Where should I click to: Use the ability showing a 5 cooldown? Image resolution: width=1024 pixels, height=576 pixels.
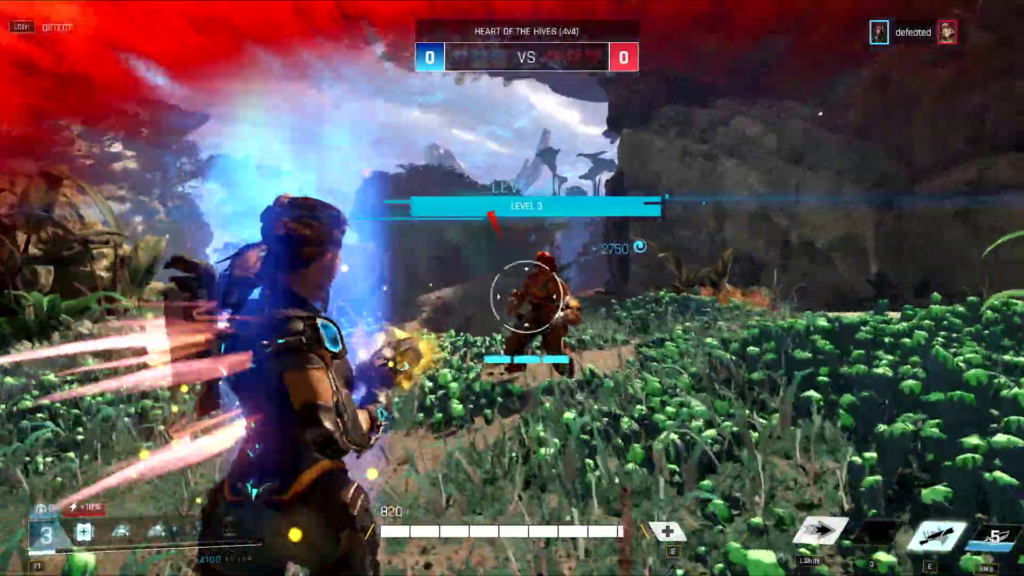tap(994, 537)
